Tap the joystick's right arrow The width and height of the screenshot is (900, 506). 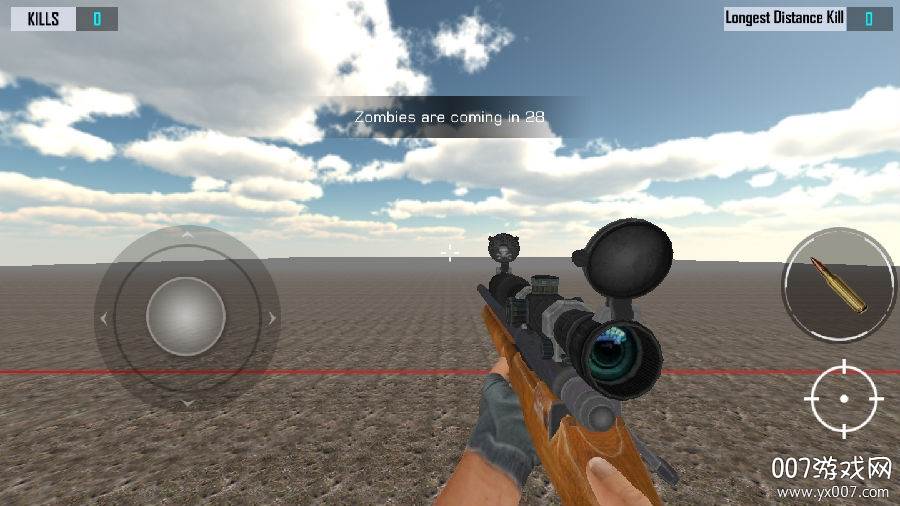270,319
